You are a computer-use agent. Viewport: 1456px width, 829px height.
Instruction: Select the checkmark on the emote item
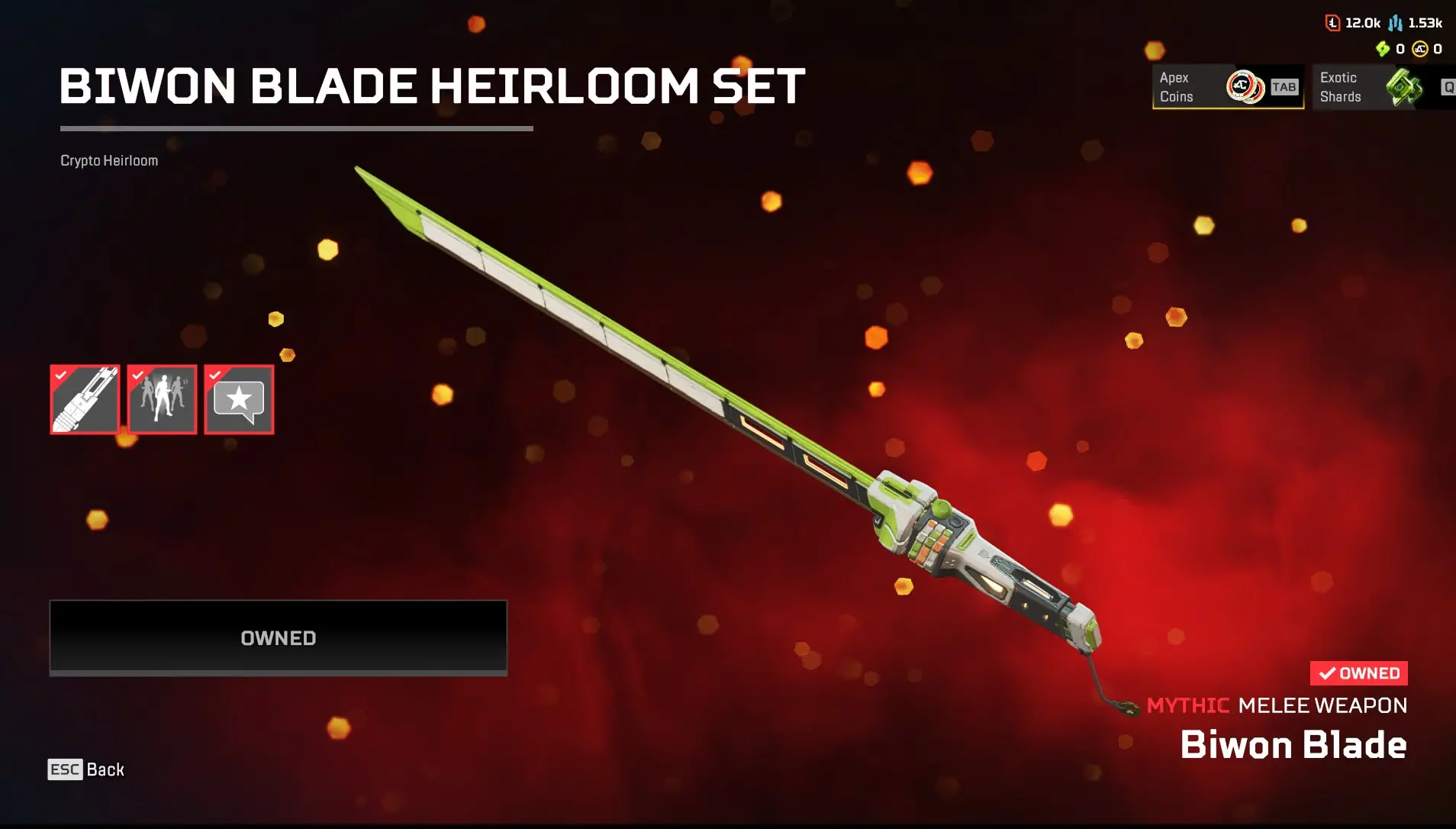click(139, 375)
